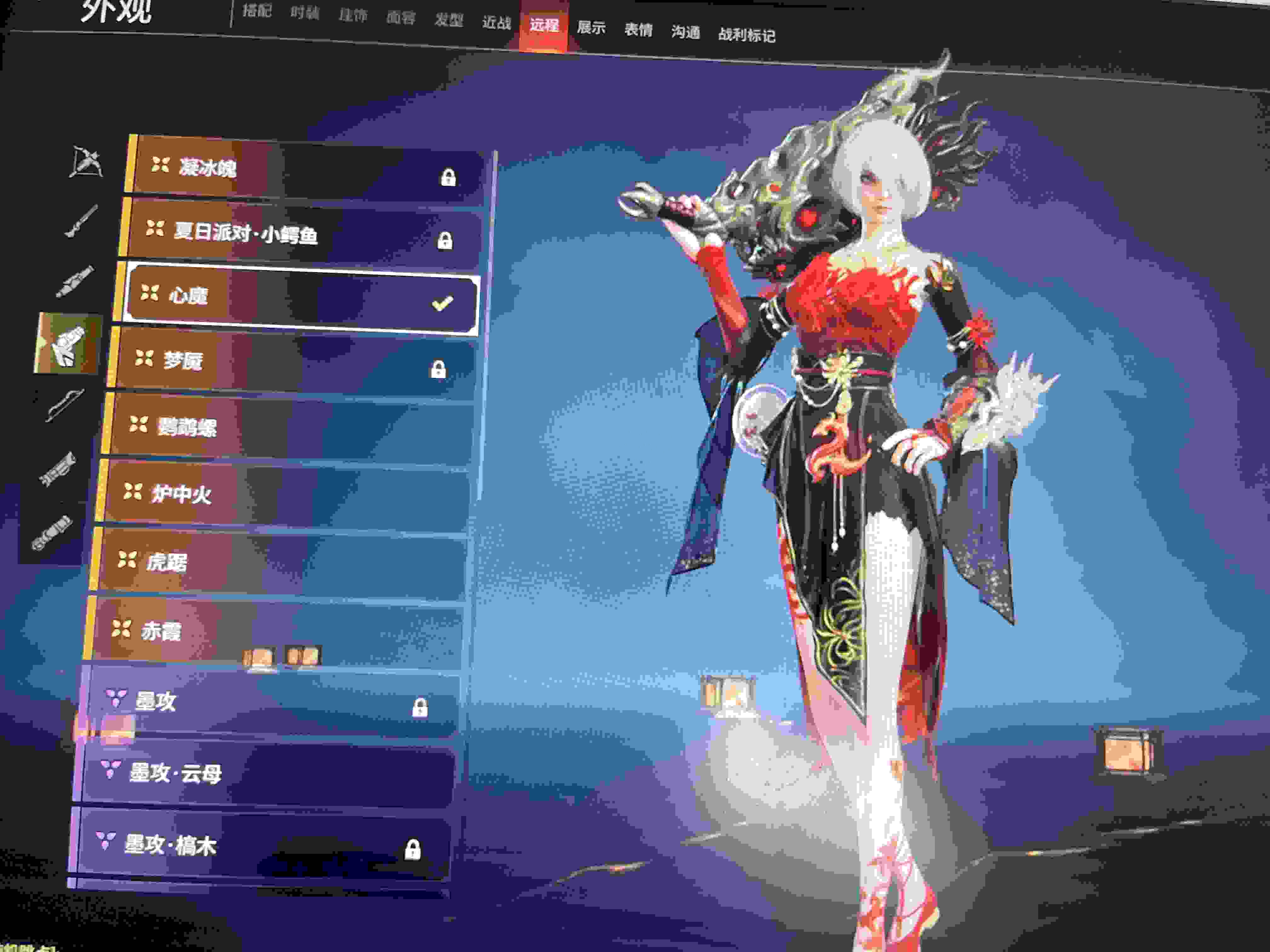Switch to the 战利标记 tab
1270x952 pixels.
coord(747,35)
